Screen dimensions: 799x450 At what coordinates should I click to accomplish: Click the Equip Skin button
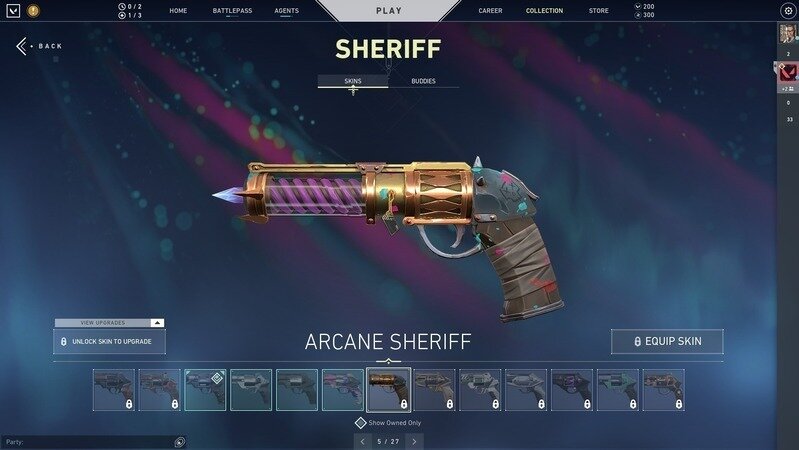tap(667, 342)
